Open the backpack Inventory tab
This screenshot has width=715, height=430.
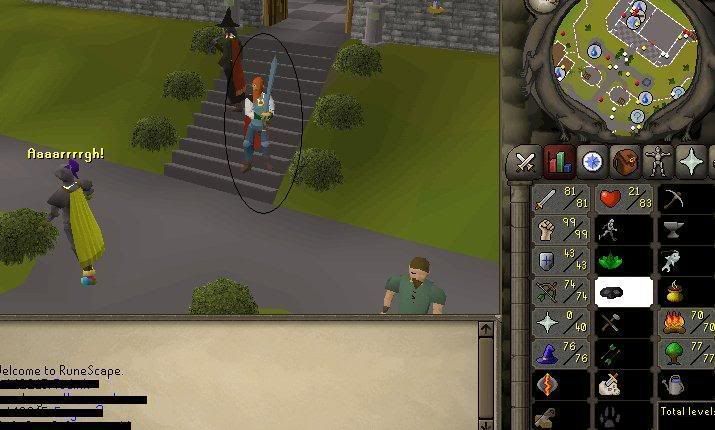click(626, 161)
